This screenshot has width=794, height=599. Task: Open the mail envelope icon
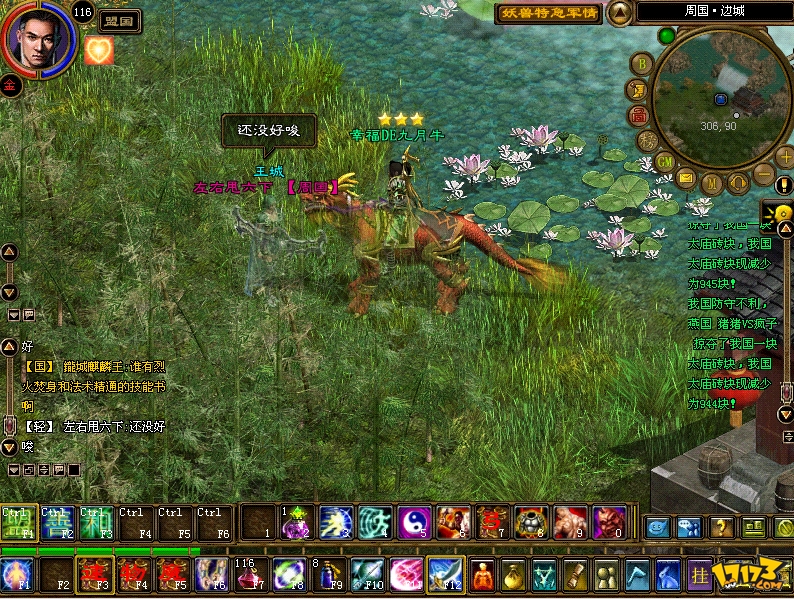point(686,178)
